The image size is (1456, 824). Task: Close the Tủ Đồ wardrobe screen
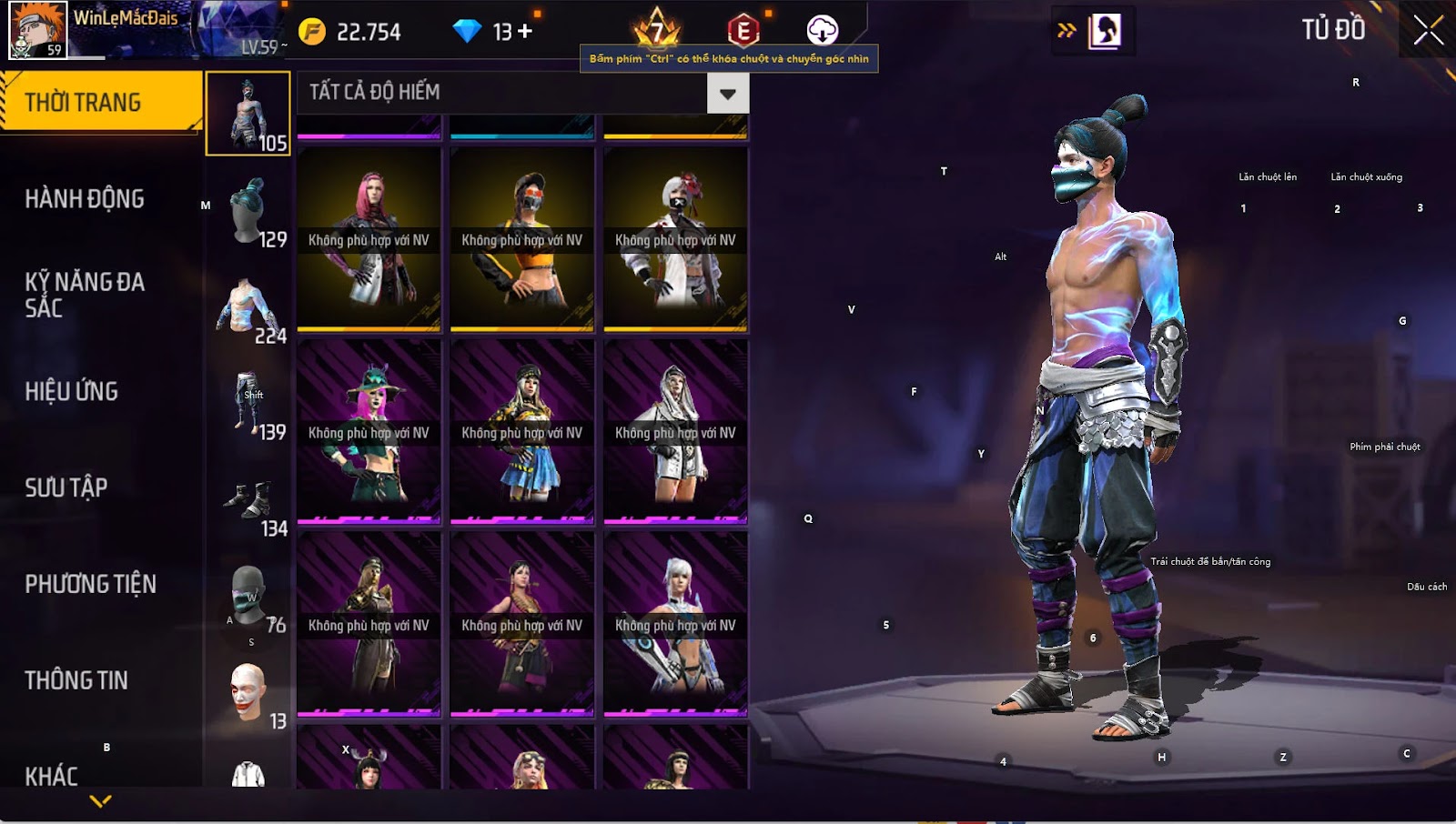[x=1428, y=30]
